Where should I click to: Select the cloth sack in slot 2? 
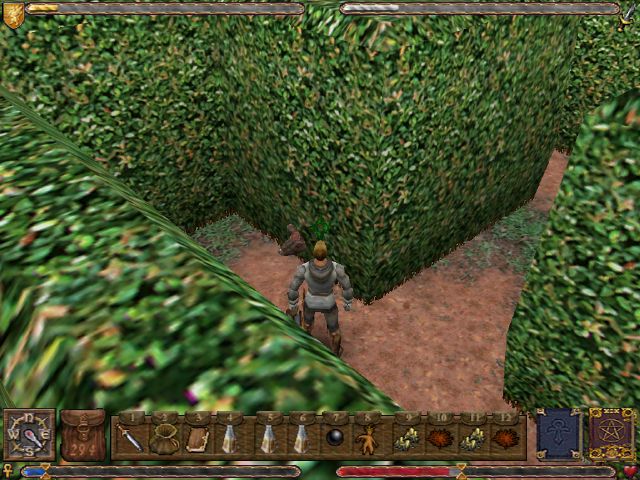(164, 437)
